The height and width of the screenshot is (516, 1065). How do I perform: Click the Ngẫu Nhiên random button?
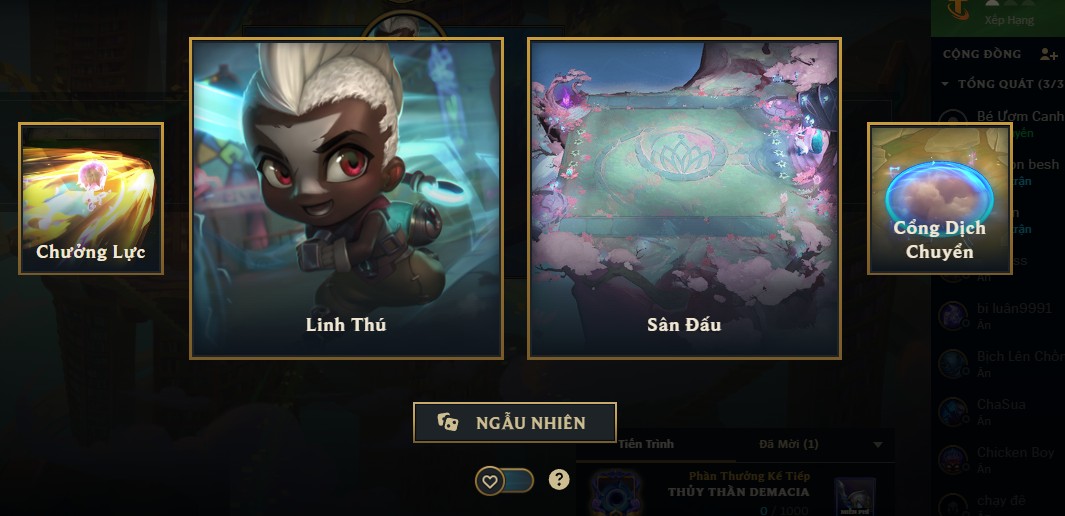[x=515, y=422]
